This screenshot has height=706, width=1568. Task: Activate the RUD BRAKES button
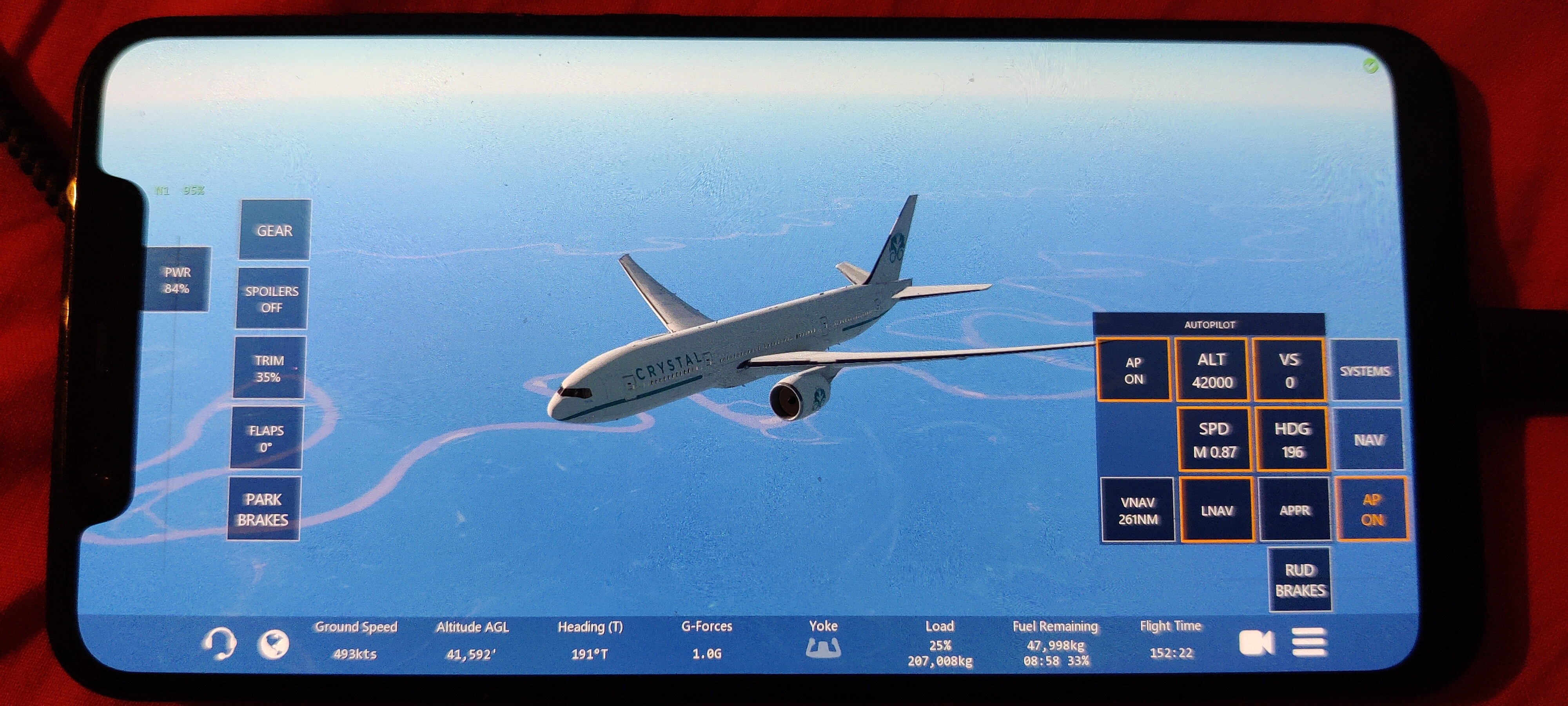(x=1300, y=580)
